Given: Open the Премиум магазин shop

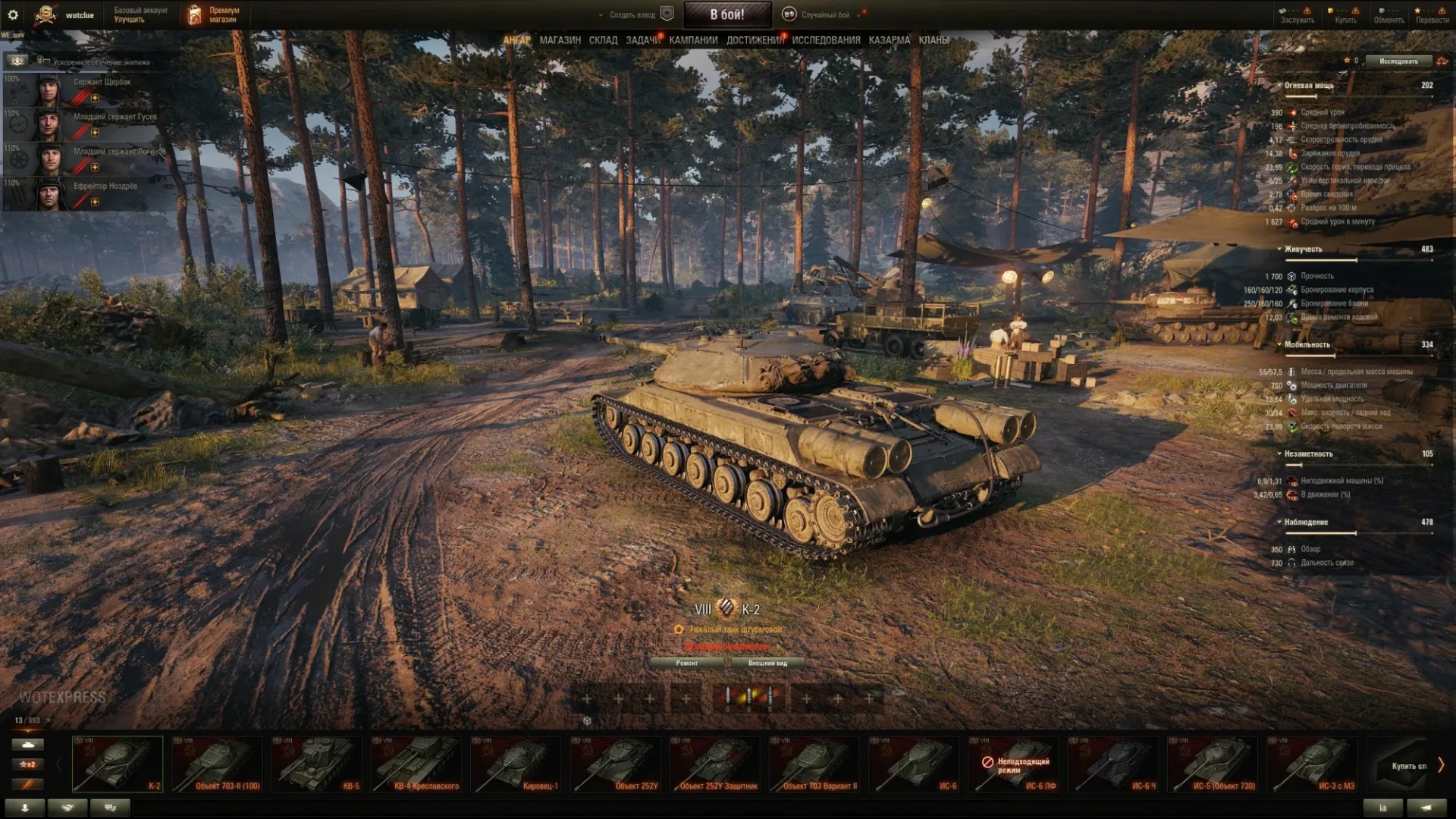Looking at the screenshot, I should tap(214, 14).
